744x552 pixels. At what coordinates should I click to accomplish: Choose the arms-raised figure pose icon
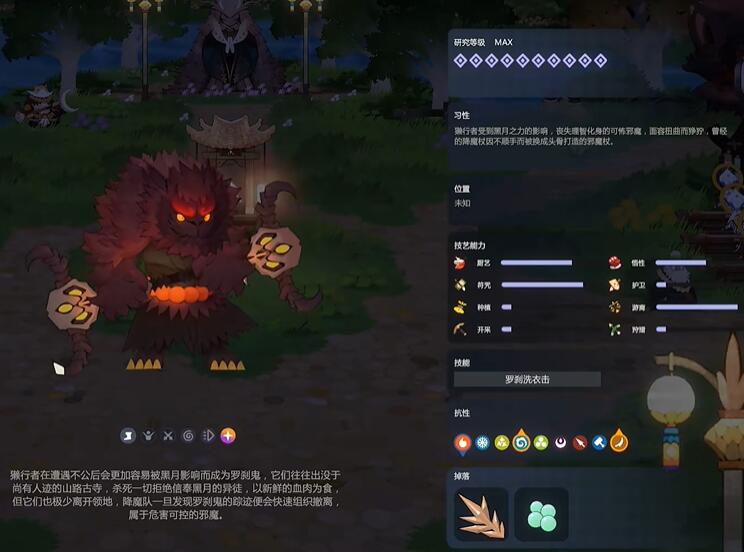(x=148, y=436)
